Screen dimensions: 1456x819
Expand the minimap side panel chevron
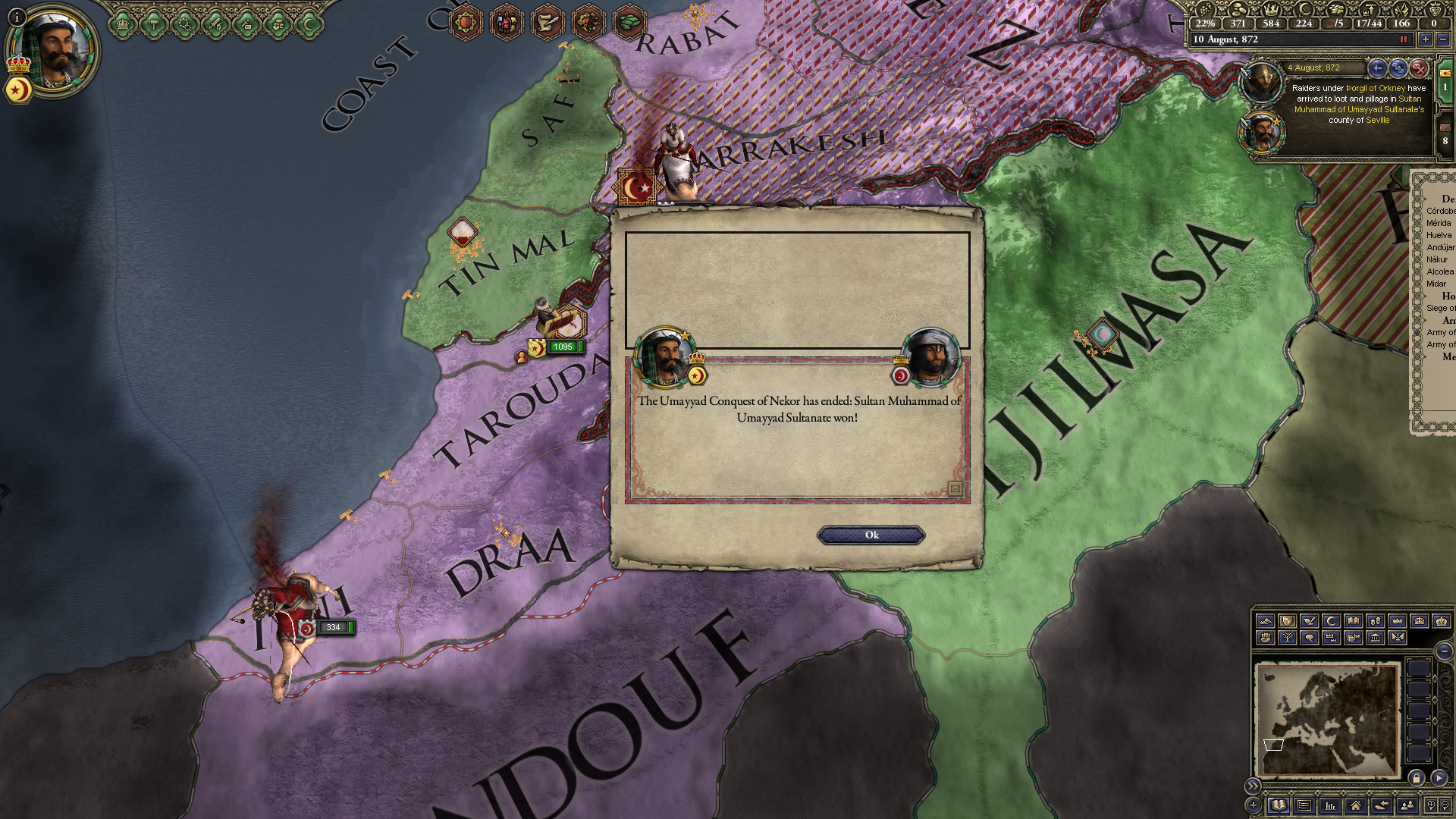(1253, 786)
